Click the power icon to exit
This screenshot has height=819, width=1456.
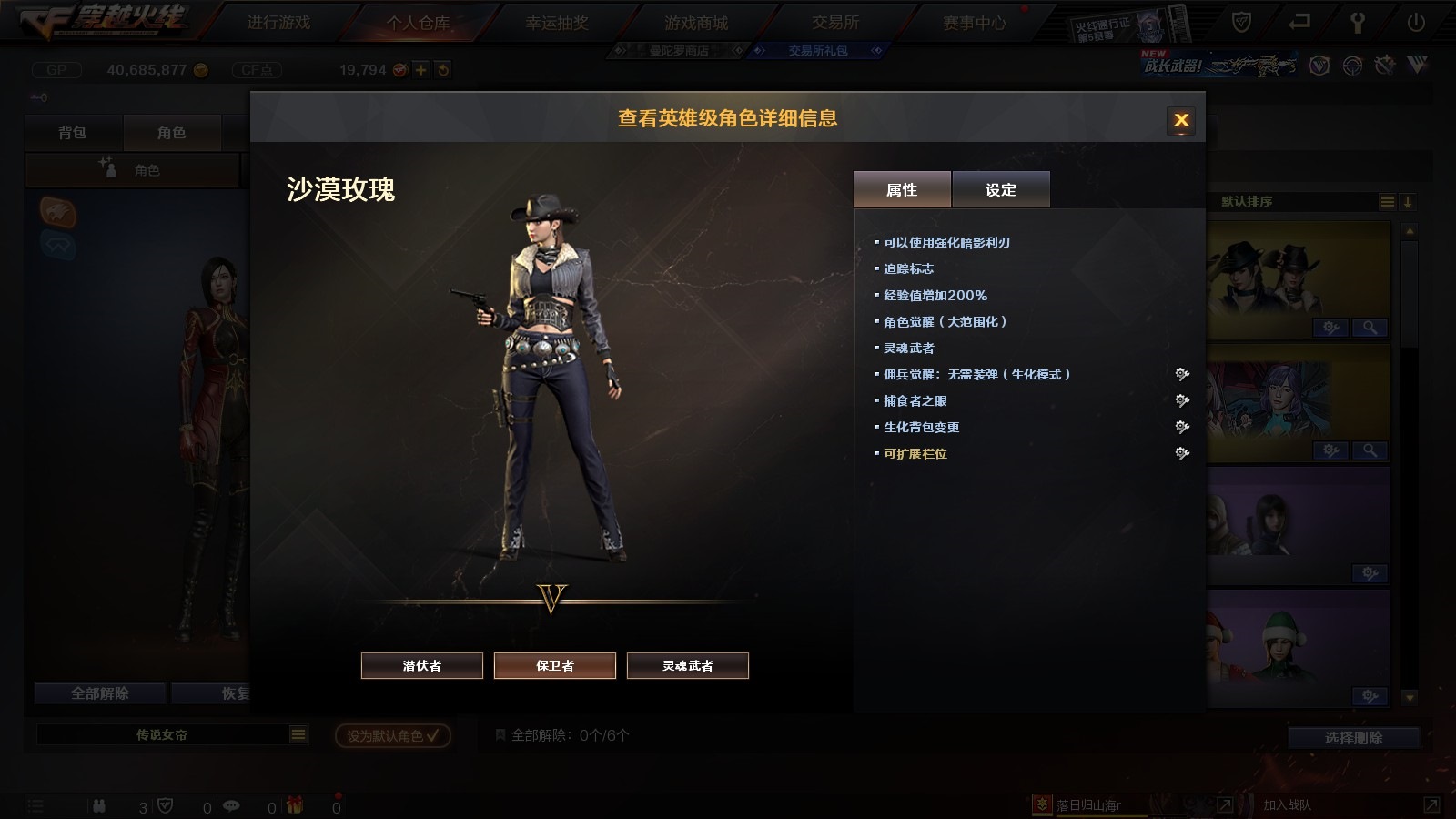pyautogui.click(x=1416, y=23)
